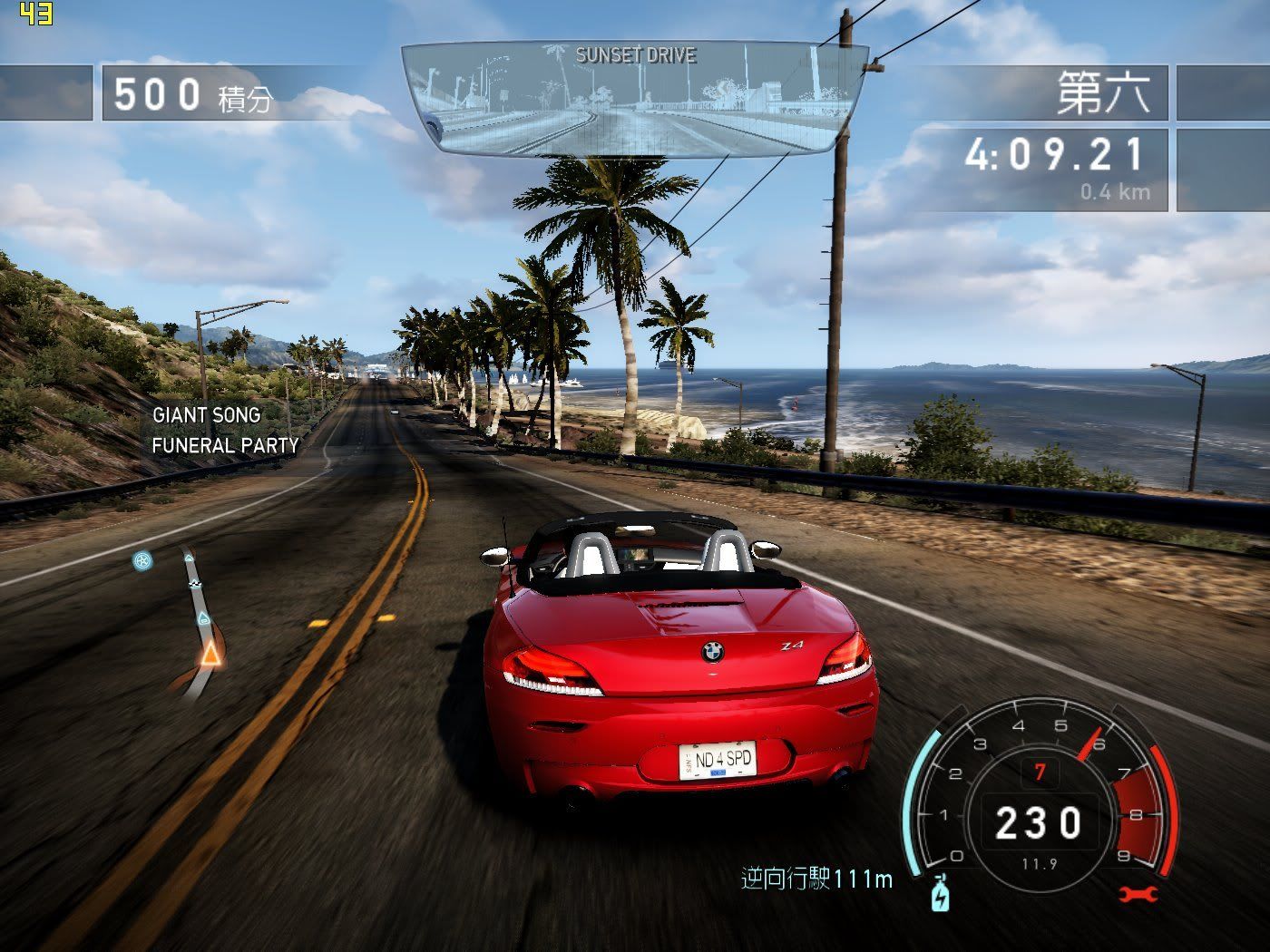
Task: Click the red wrench damage icon
Action: point(1138,895)
